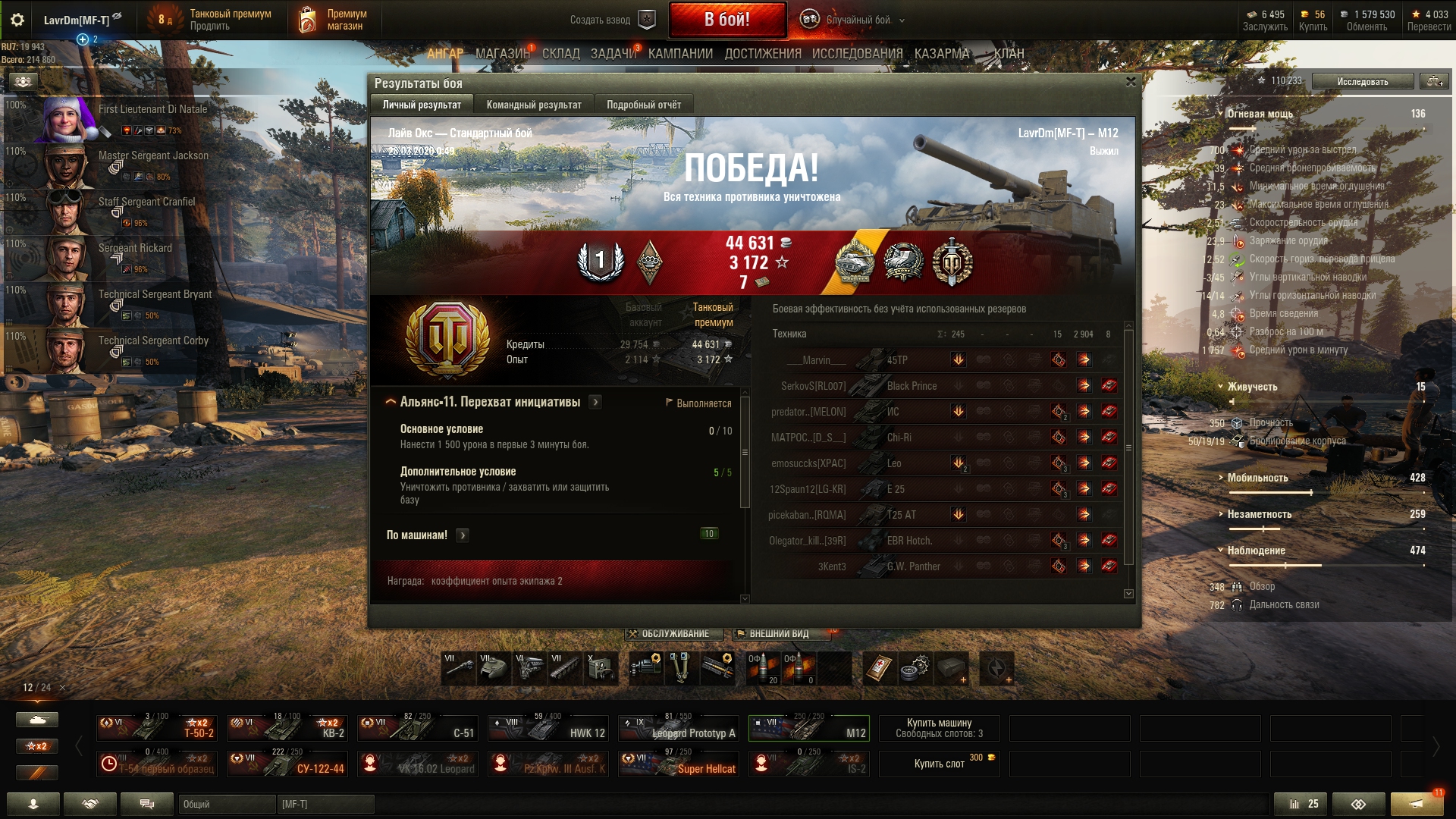1456x819 pixels.
Task: Click Создать взвод to create platoon
Action: (x=611, y=20)
